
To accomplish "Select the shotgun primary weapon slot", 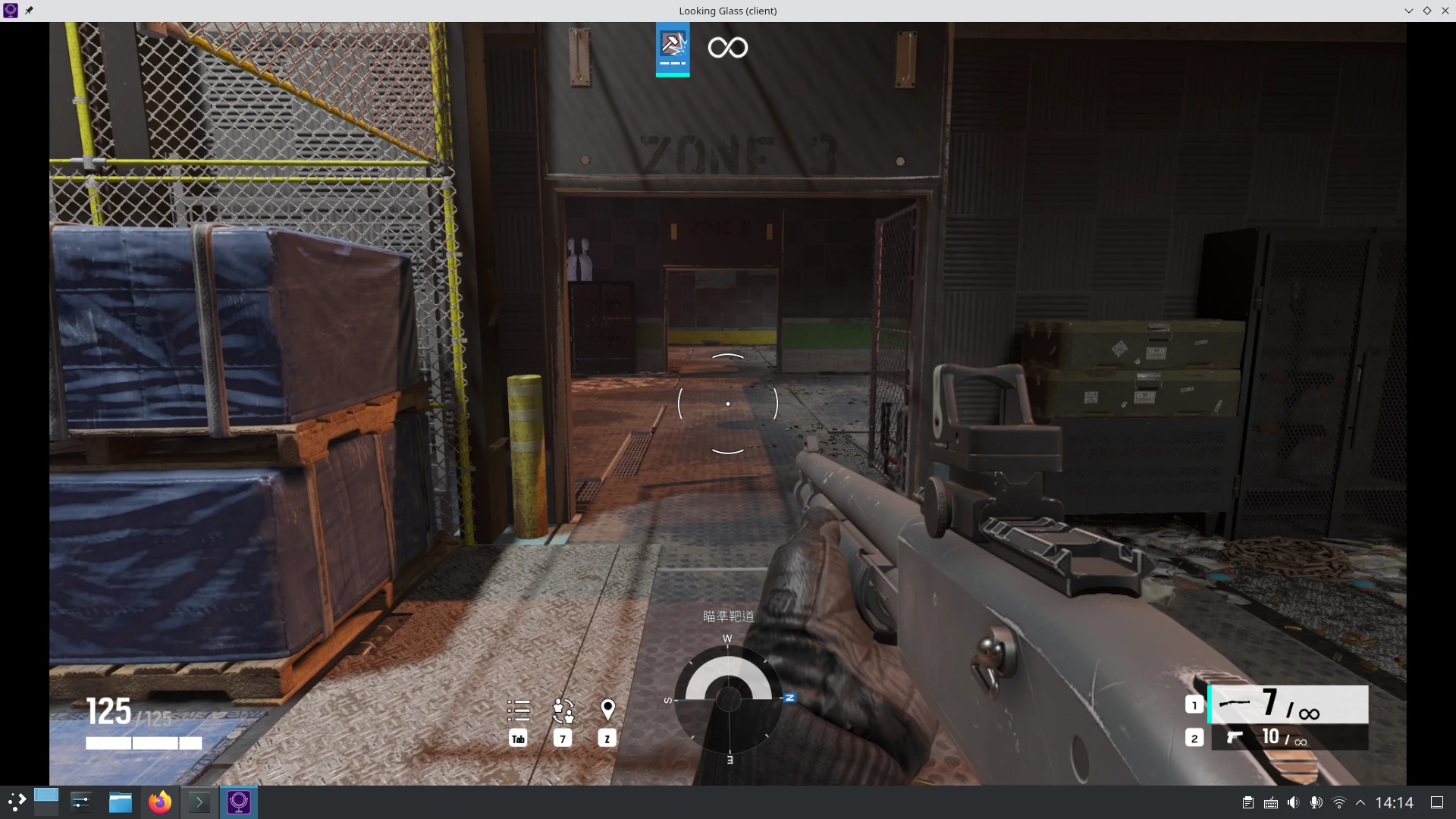I will click(x=1288, y=704).
